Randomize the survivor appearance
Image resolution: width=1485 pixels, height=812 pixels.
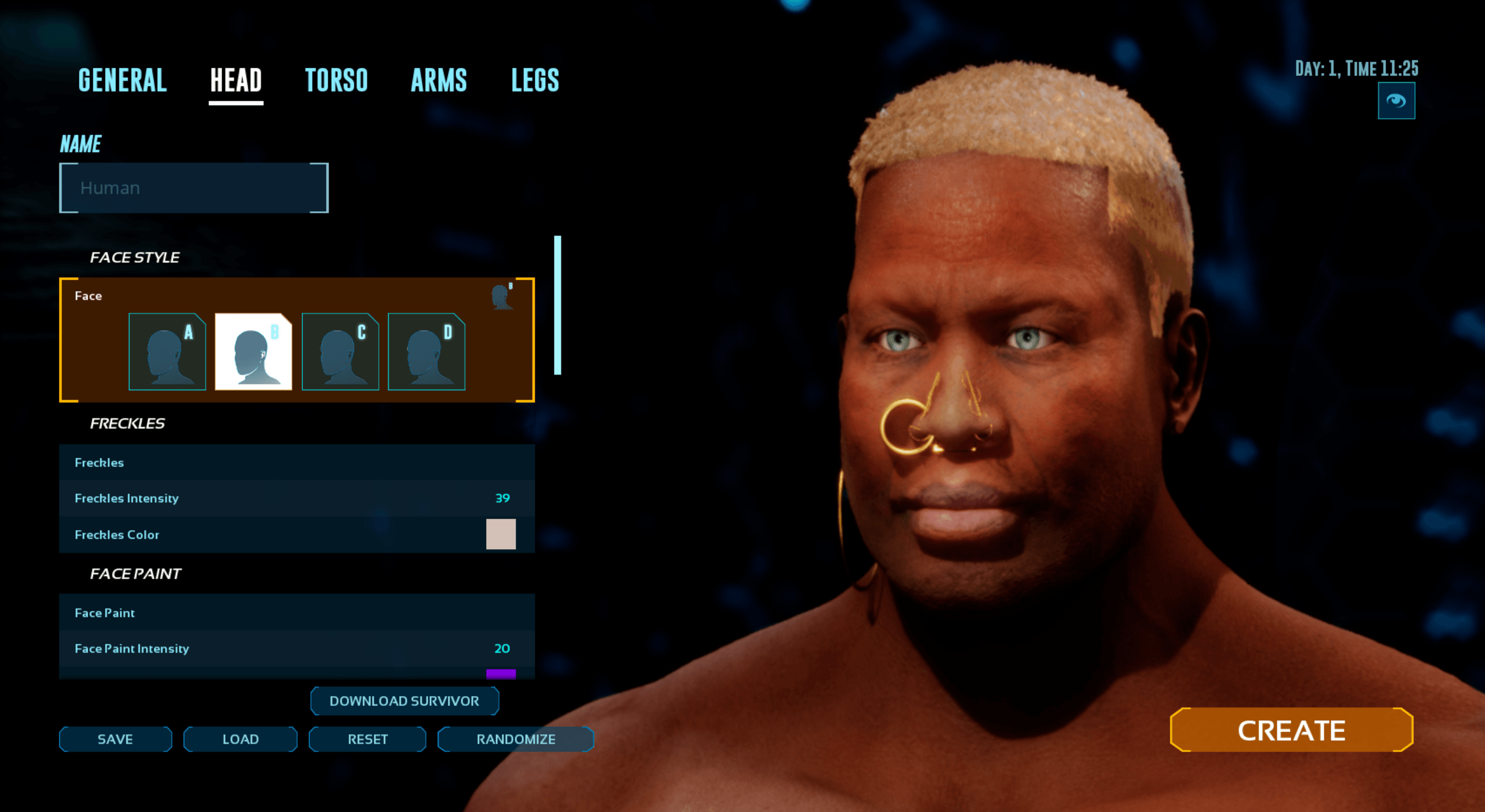(515, 739)
